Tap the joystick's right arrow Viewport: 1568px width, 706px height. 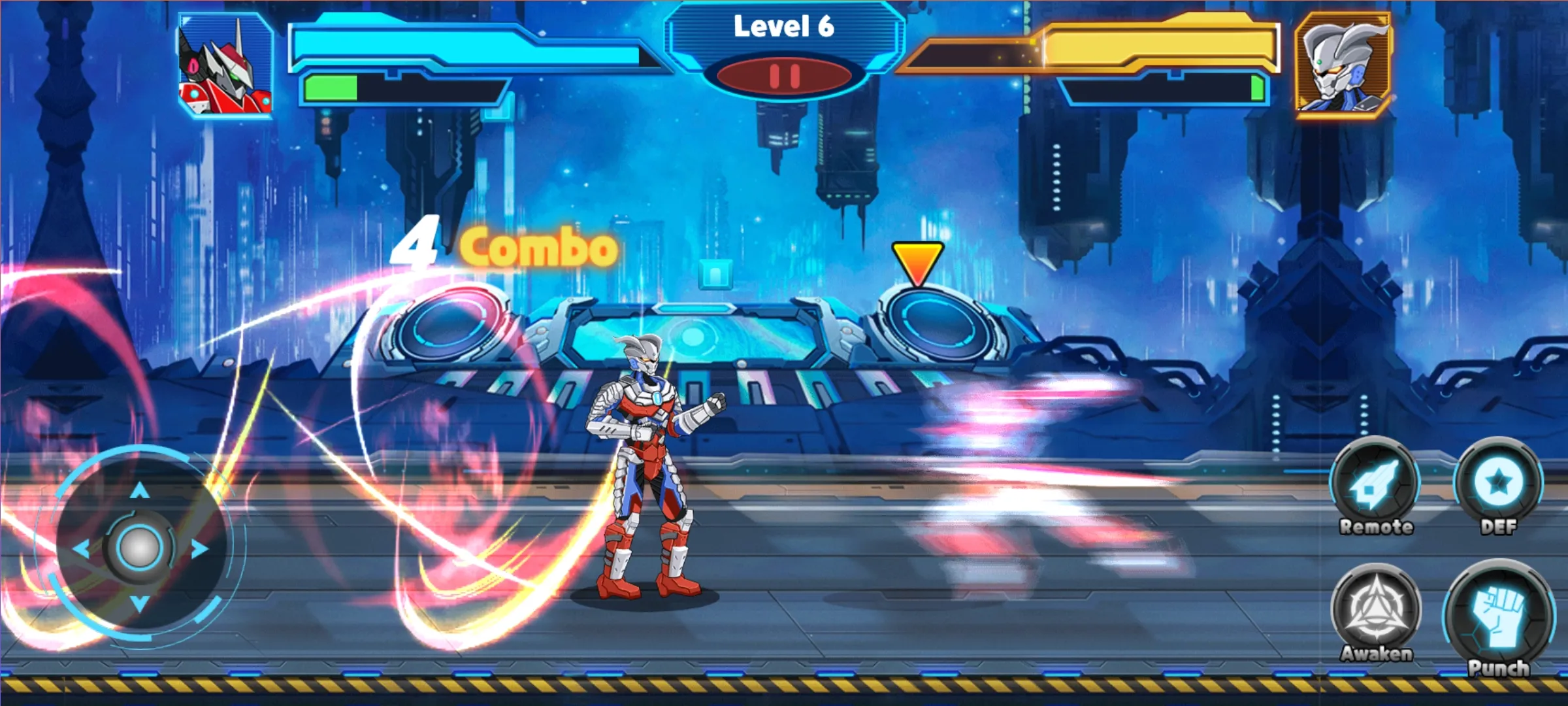(x=199, y=549)
